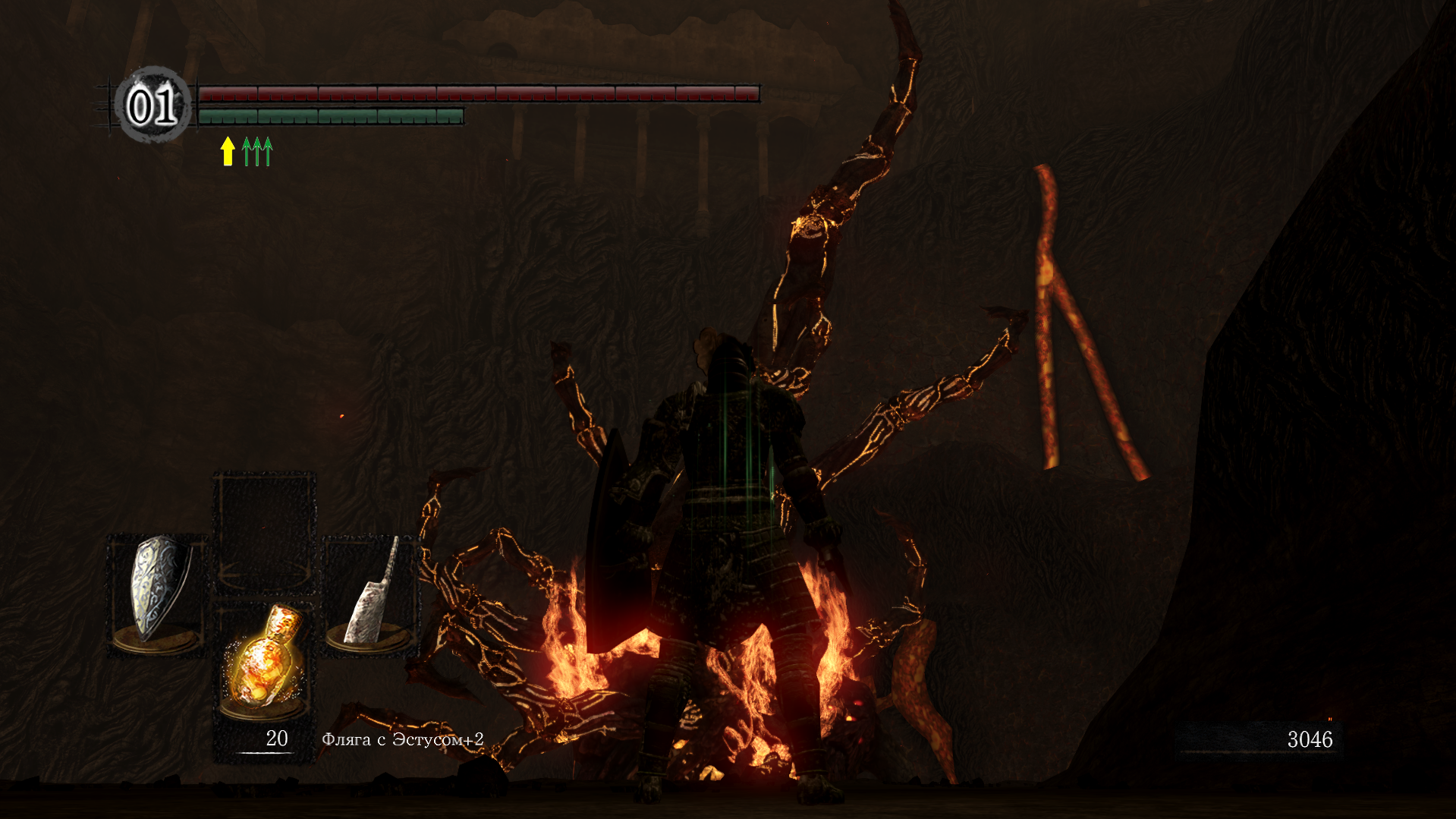The height and width of the screenshot is (819, 1456).
Task: Click the yellow arrow buff icon
Action: (227, 151)
